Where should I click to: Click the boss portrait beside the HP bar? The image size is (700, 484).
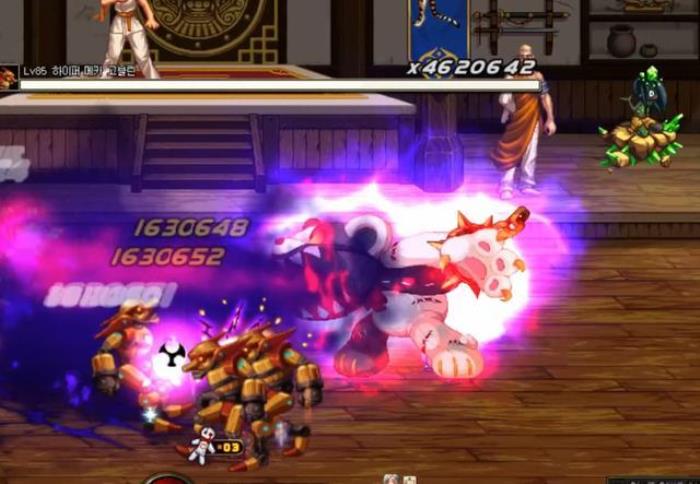[x=8, y=78]
